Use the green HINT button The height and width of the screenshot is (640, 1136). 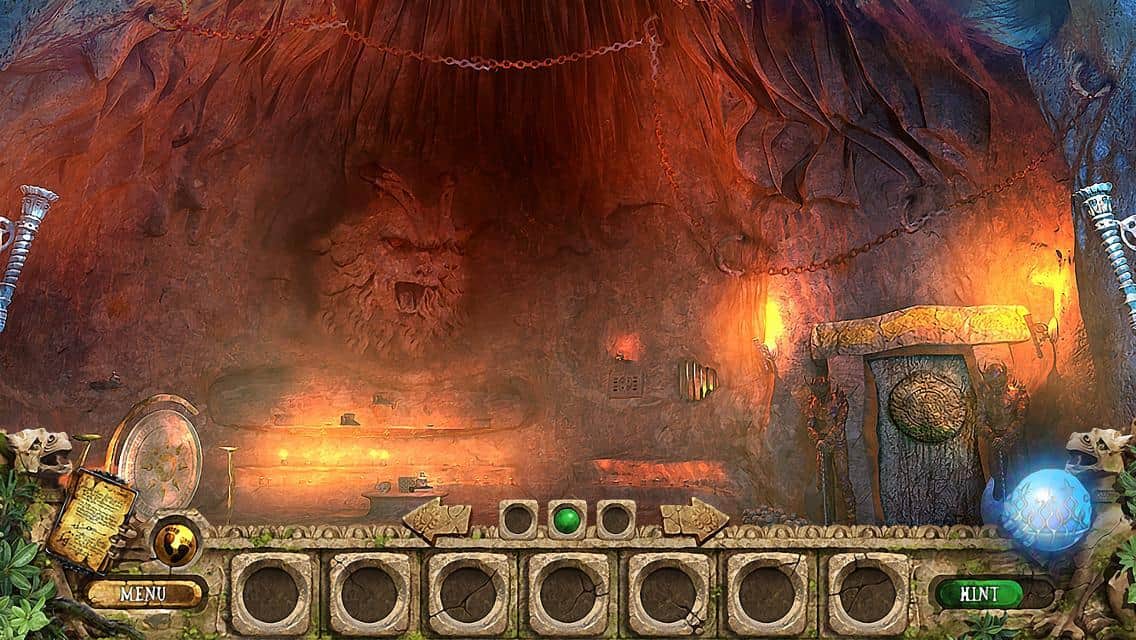tap(978, 593)
